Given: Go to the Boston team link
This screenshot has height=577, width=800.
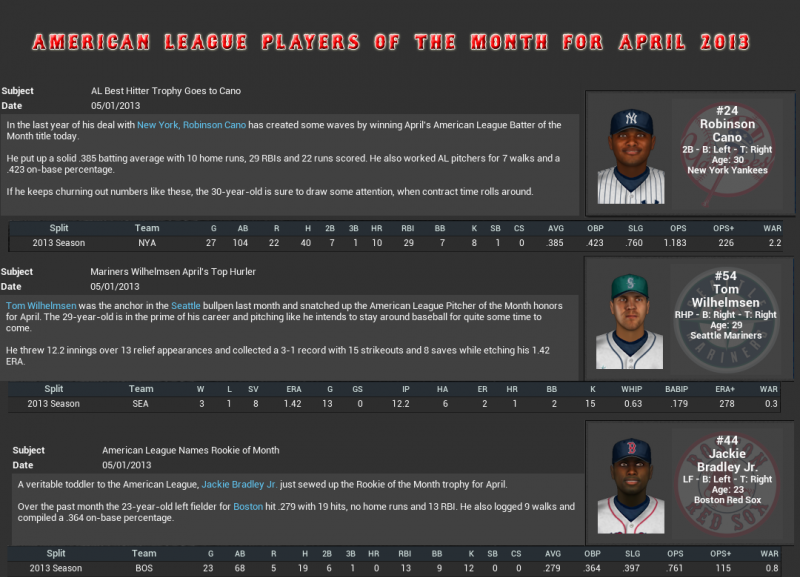Looking at the screenshot, I should coord(248,507).
